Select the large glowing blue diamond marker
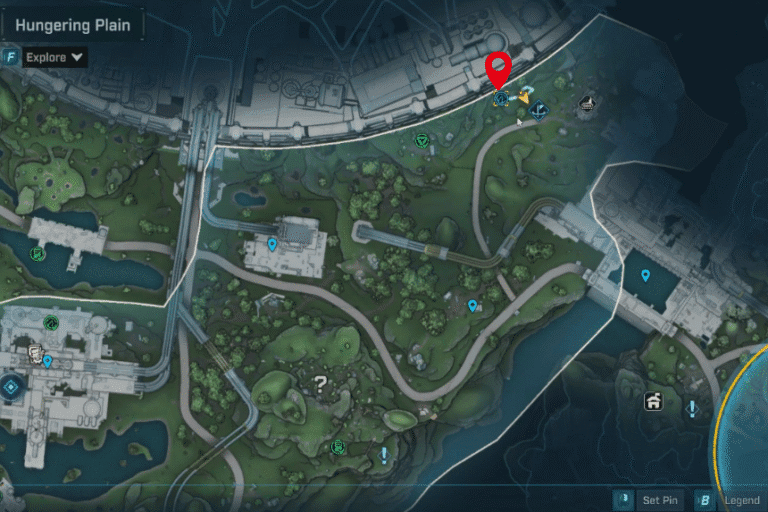 pos(12,387)
